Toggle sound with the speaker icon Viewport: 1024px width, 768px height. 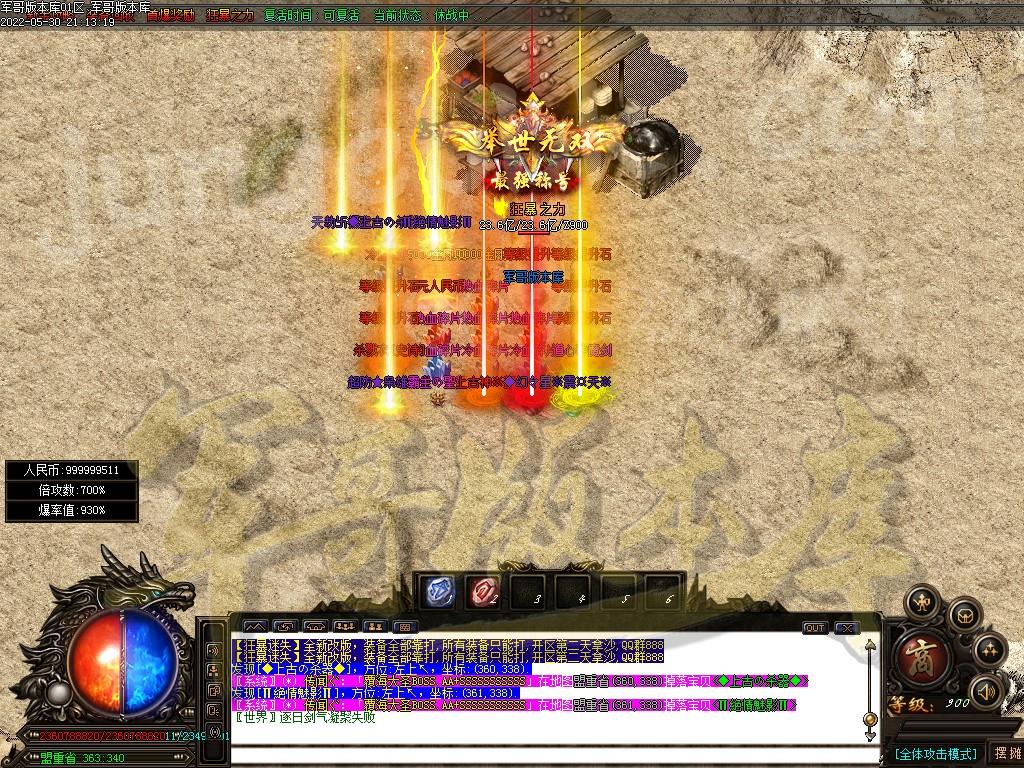pyautogui.click(x=986, y=691)
